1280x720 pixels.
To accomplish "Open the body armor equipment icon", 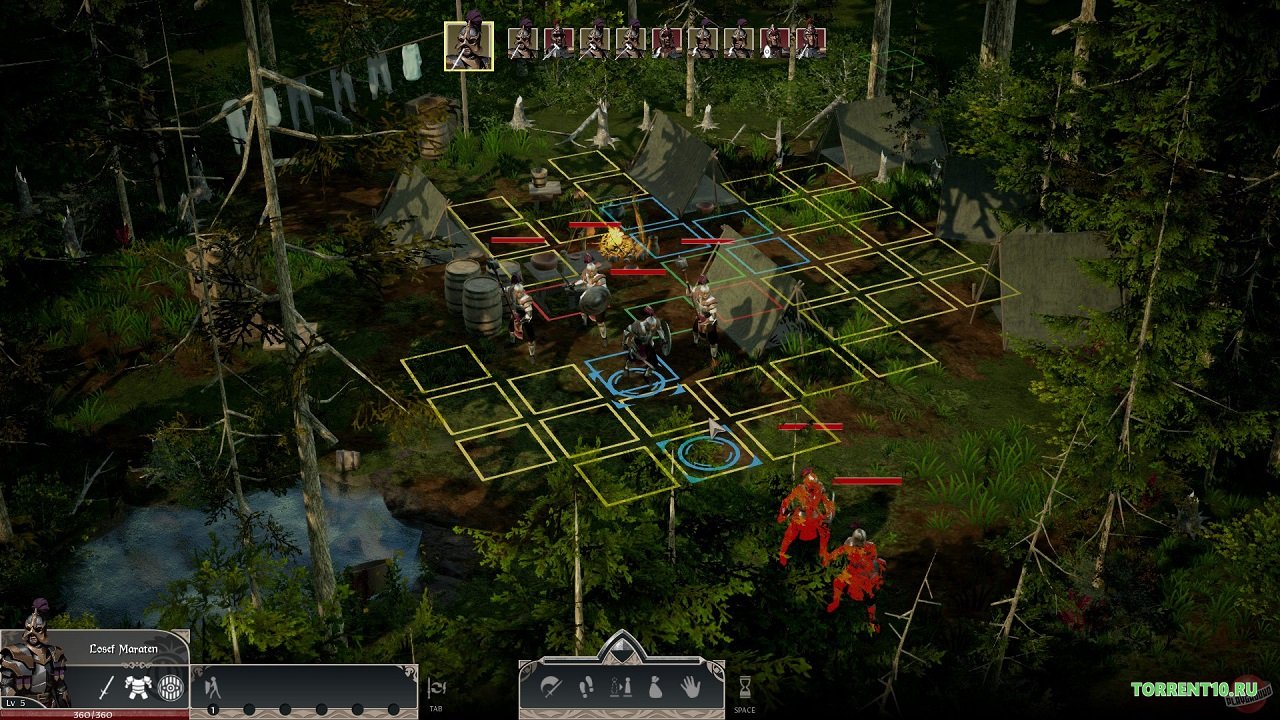I will 137,687.
